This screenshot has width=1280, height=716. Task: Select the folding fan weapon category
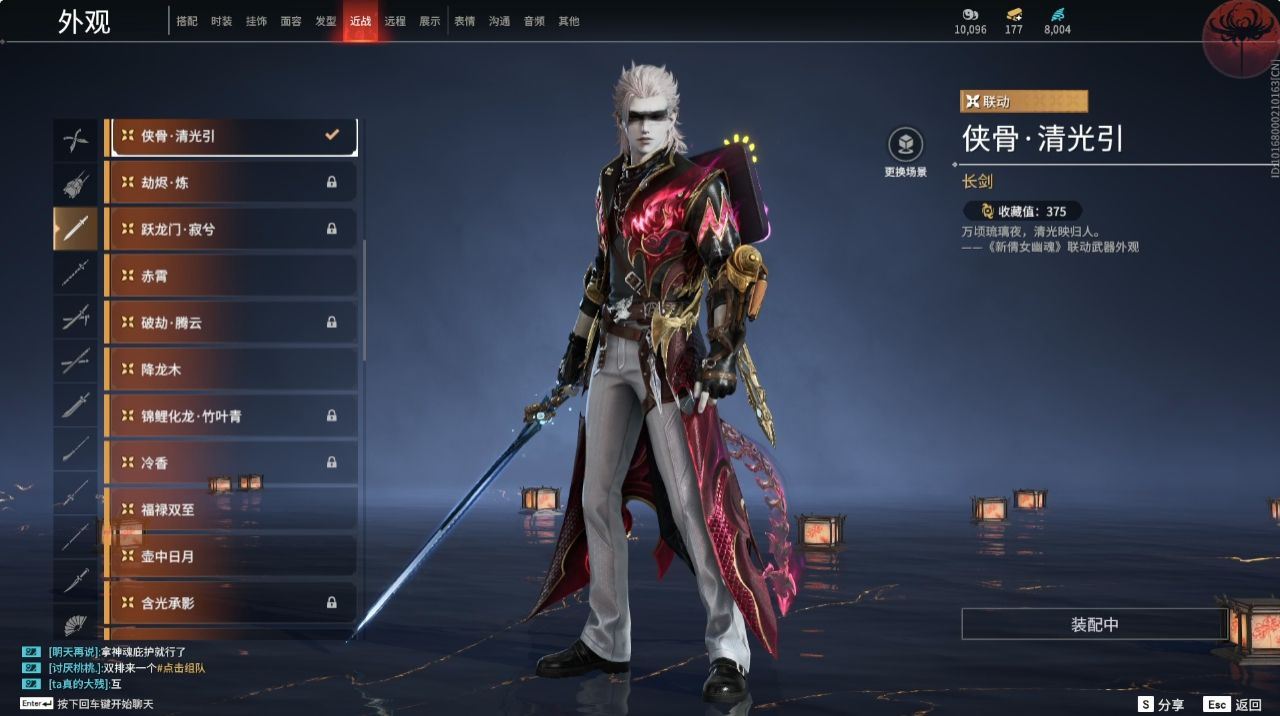[76, 625]
